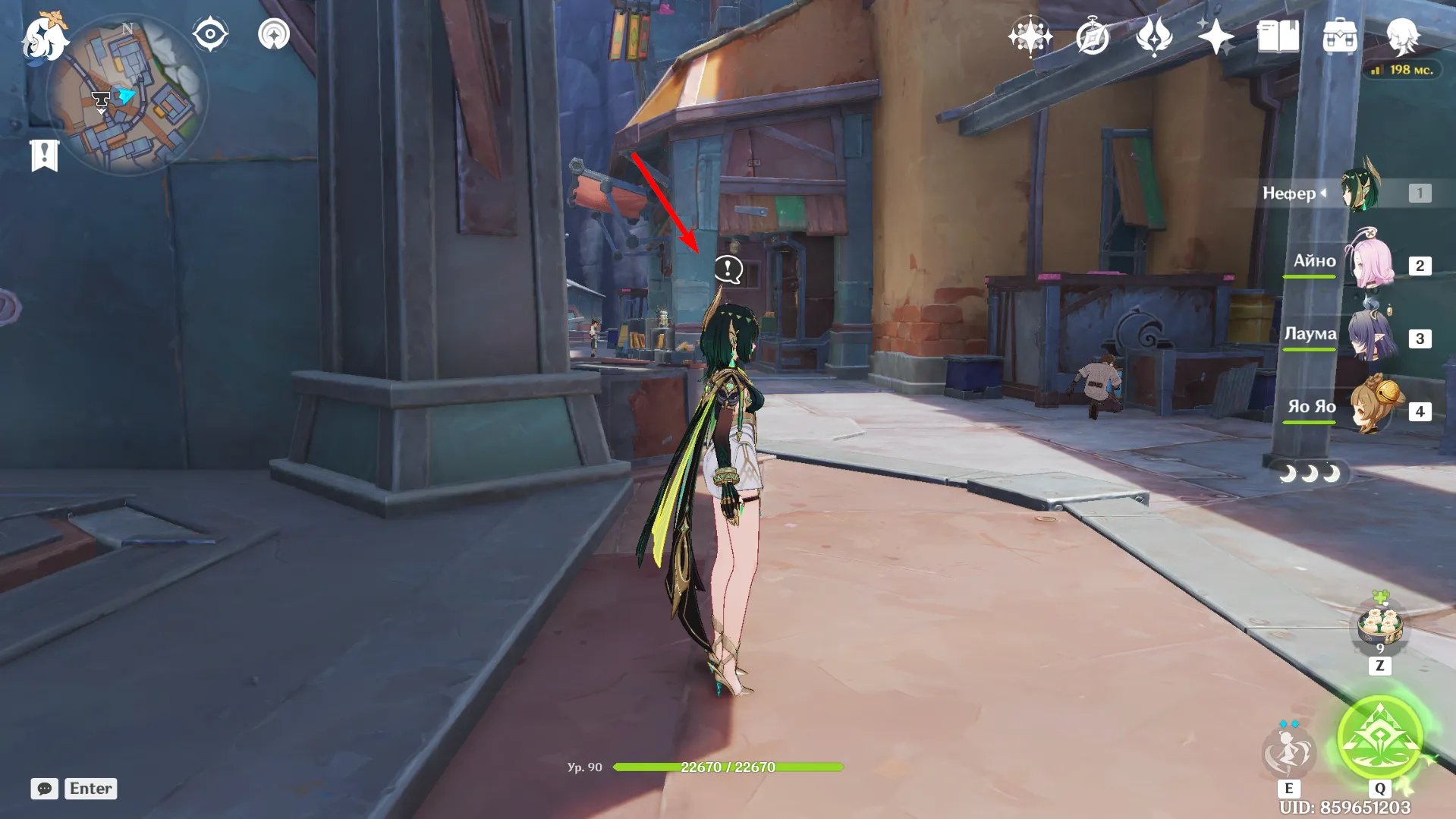Use the elemental skill icon

[1288, 751]
